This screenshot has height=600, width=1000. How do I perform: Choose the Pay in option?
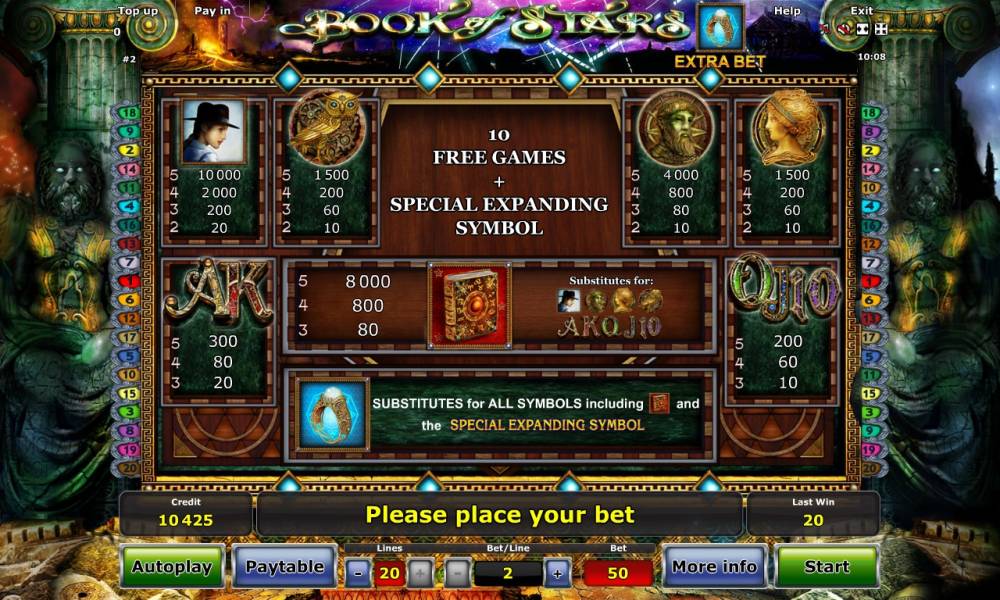[x=212, y=11]
